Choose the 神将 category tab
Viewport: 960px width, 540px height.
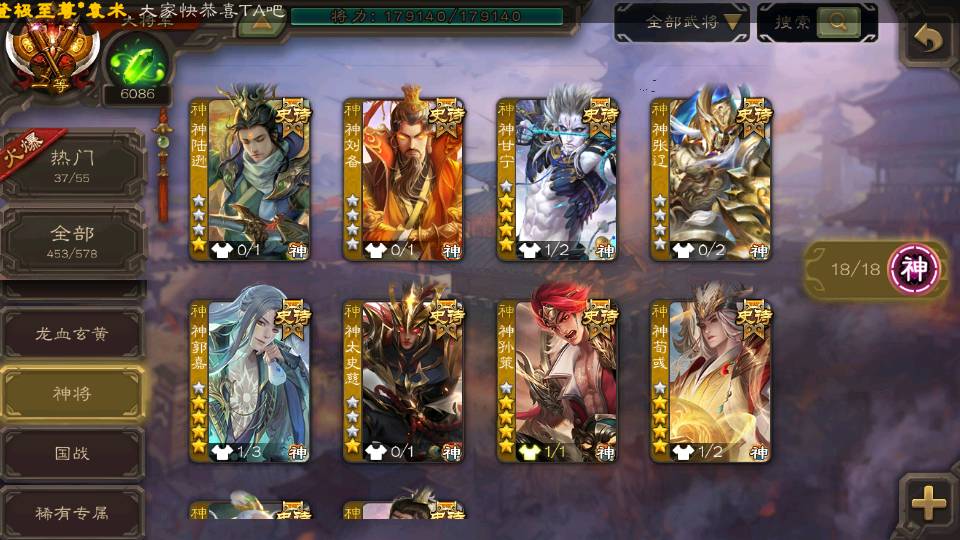coord(72,393)
